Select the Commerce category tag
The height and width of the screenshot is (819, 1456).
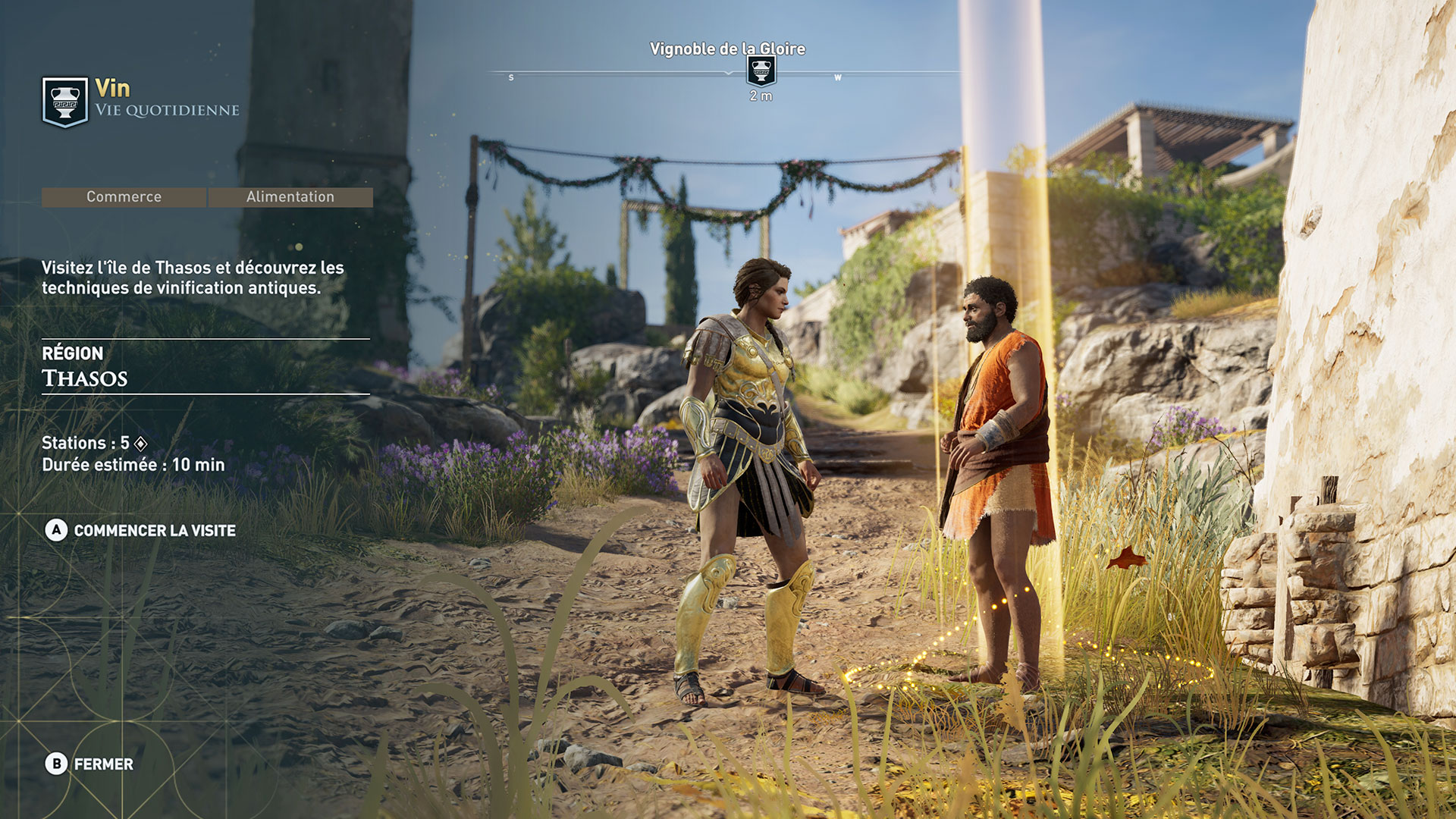124,197
